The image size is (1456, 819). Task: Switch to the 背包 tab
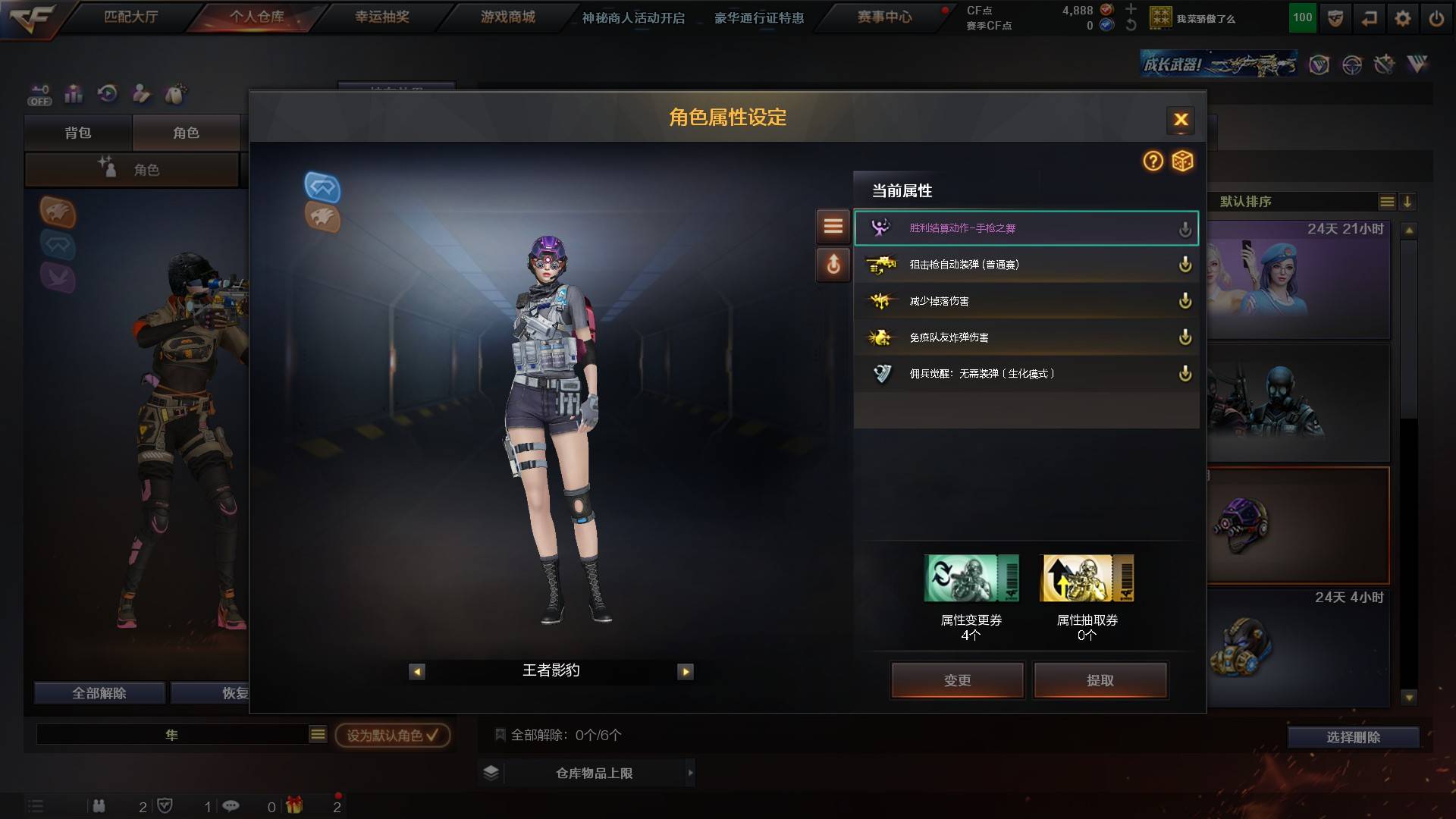click(x=79, y=132)
